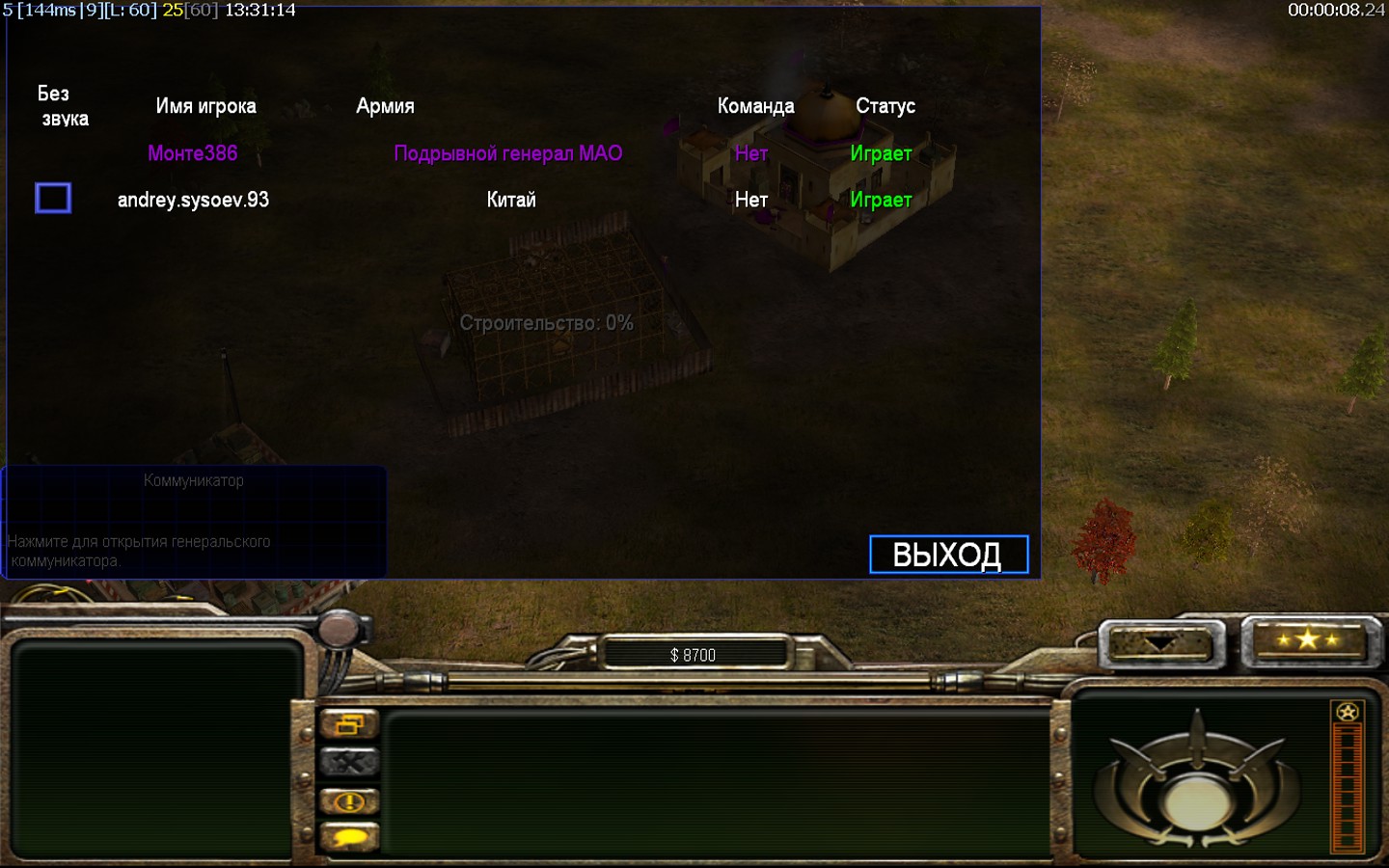Screen dimensions: 1389x868
Task: Select the andrey.sysoev.93 player row
Action: 193,200
